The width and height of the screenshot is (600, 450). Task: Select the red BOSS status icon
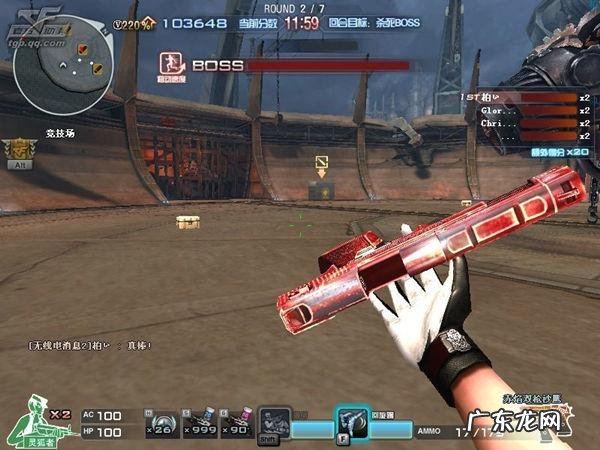[171, 65]
